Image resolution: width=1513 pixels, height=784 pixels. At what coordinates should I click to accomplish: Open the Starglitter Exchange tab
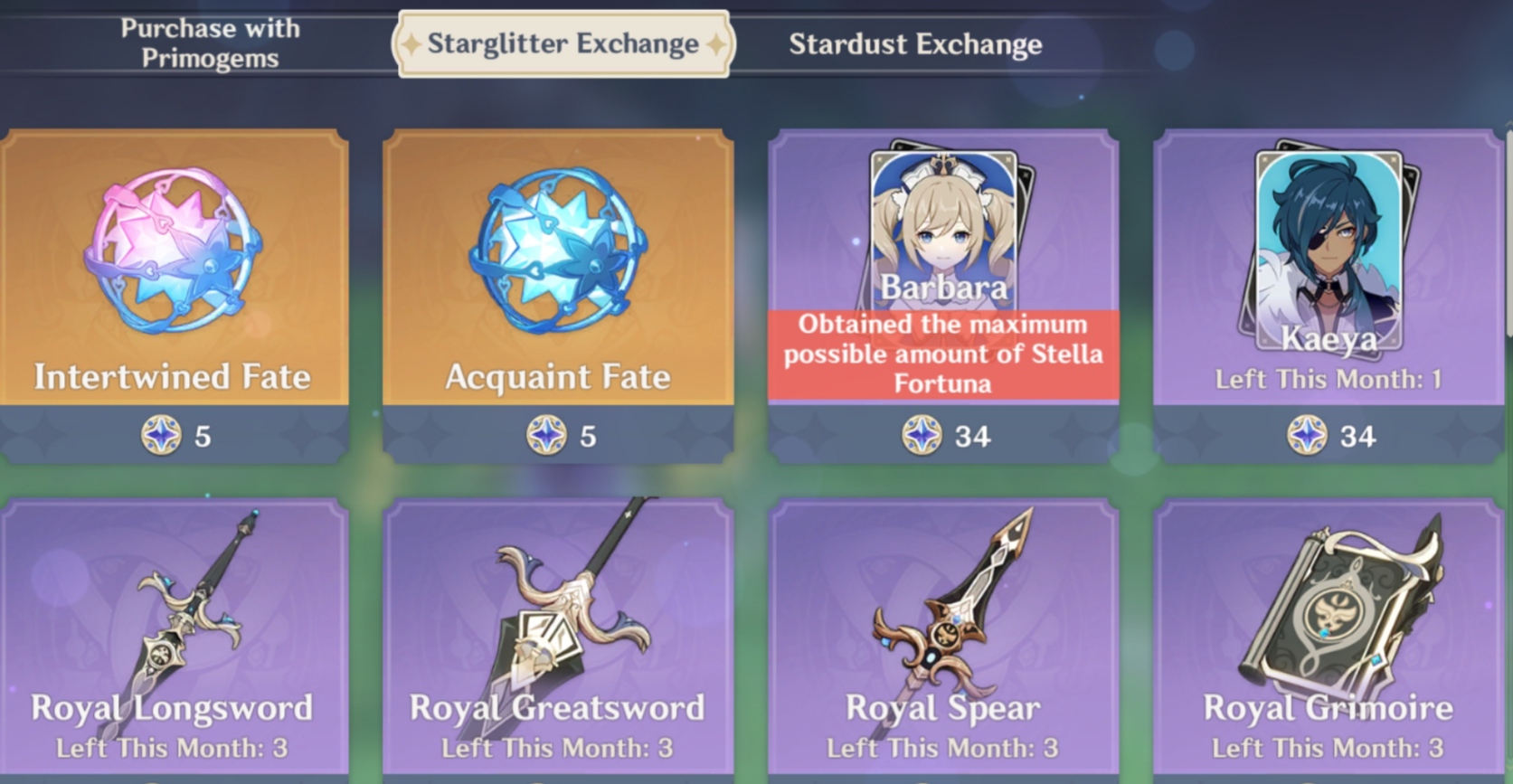(562, 43)
